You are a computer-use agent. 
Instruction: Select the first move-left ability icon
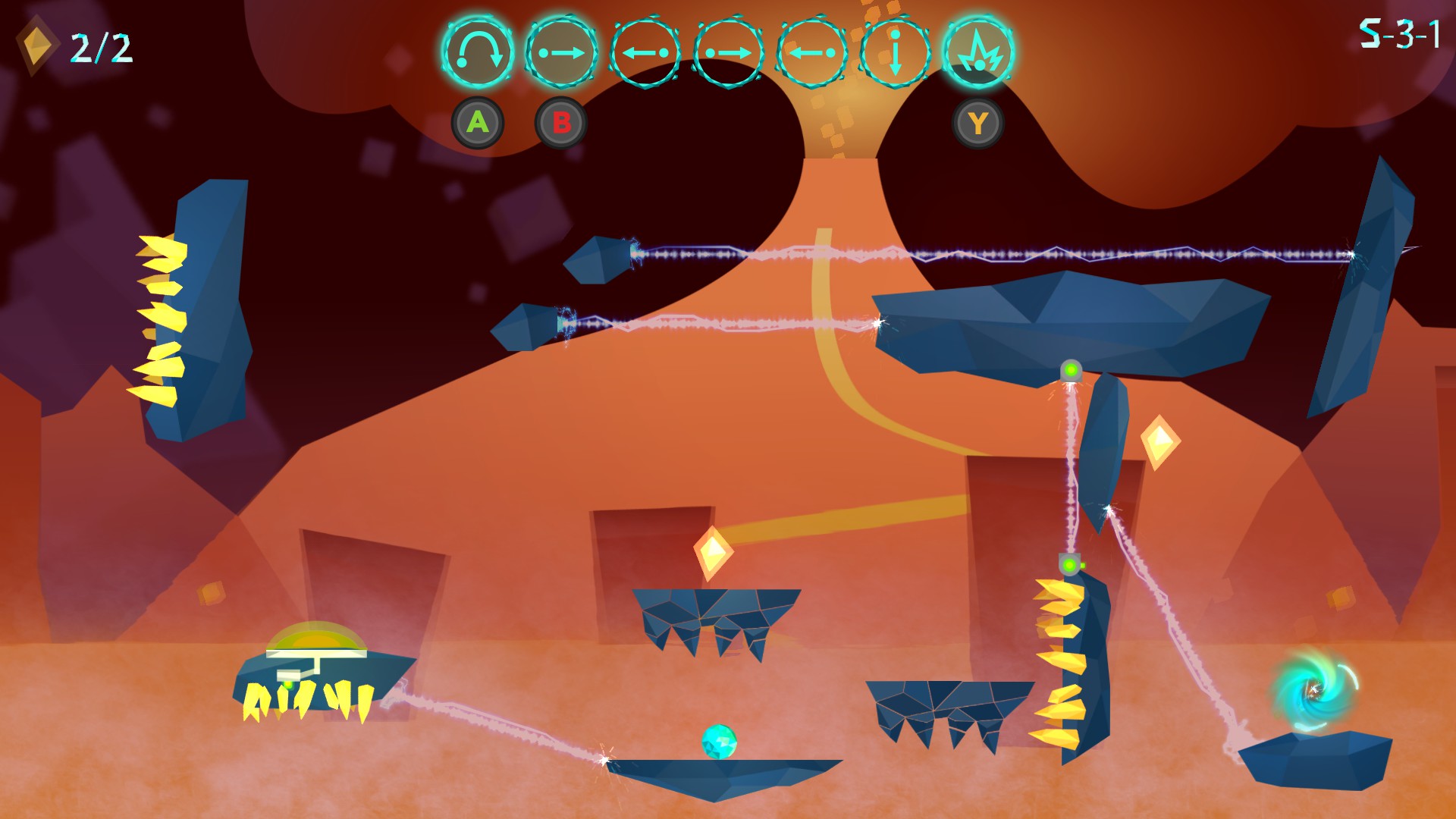646,52
